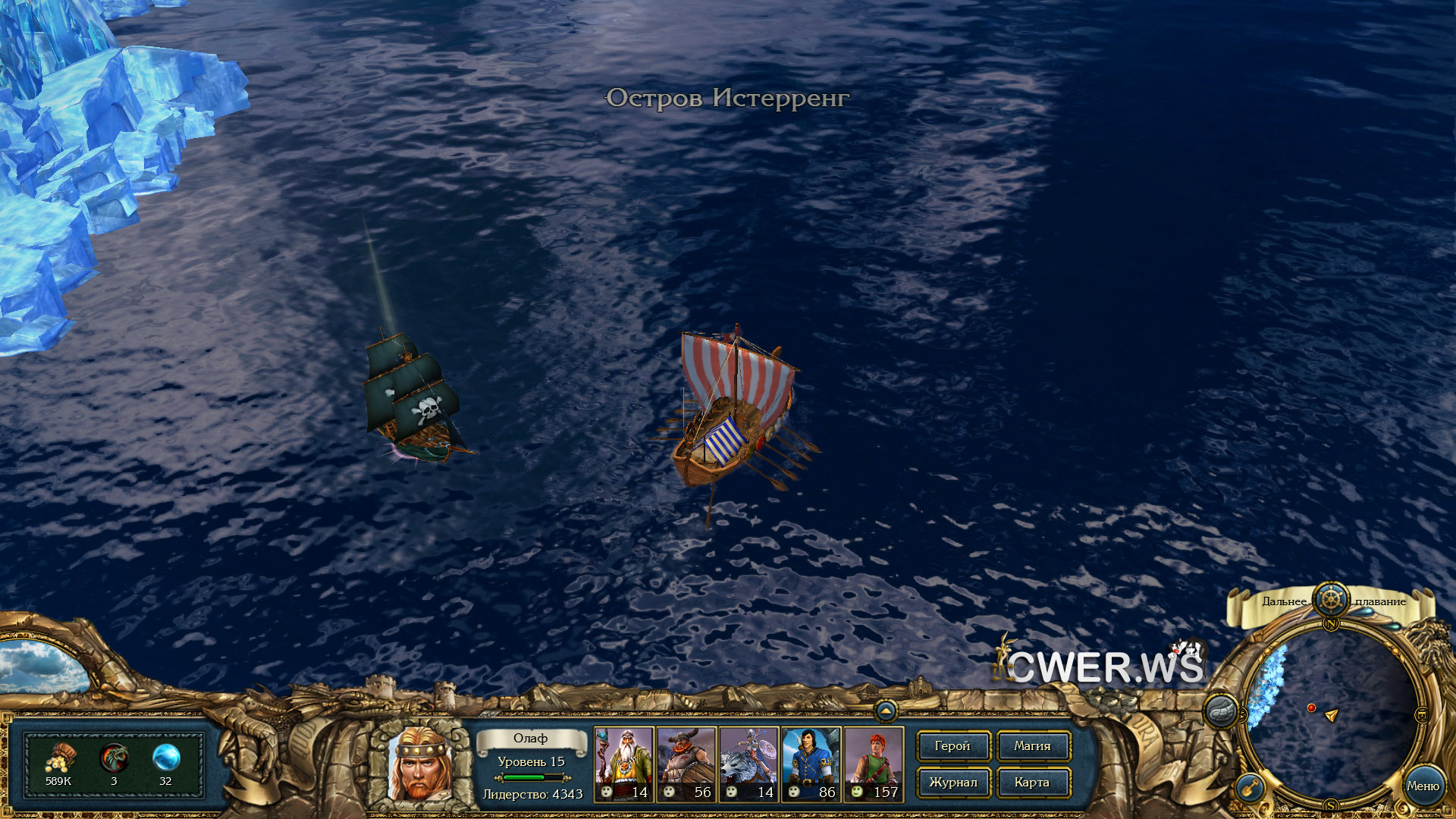Click the gold coins resource icon
The image size is (1456, 819).
tap(58, 758)
